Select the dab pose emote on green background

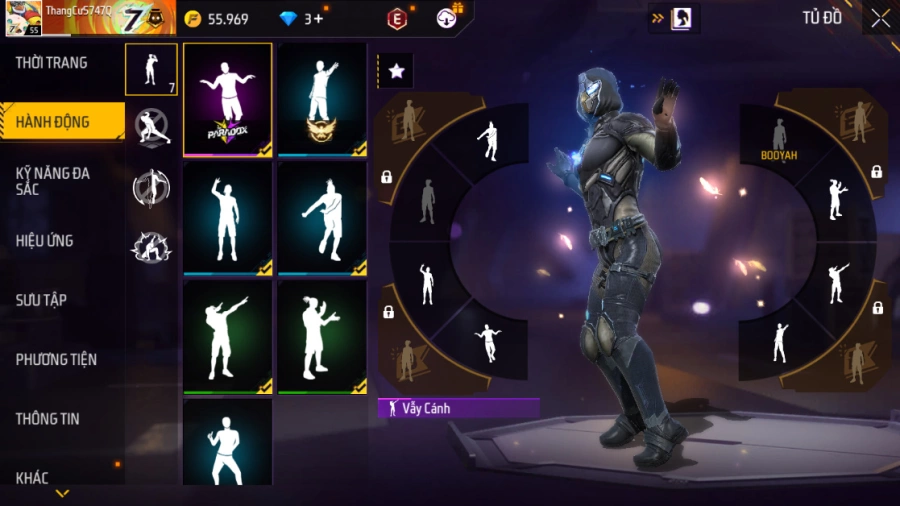coord(228,336)
